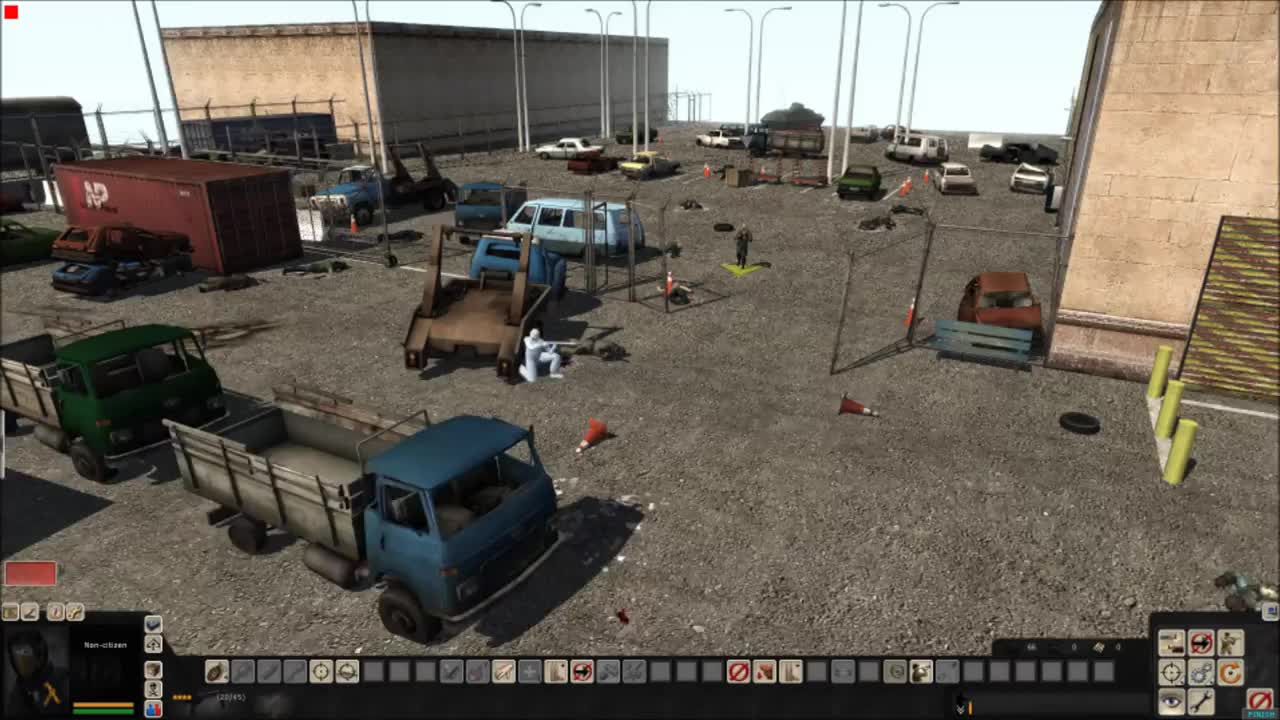Select the crosshair attack command icon
The width and height of the screenshot is (1280, 720).
[x=1171, y=672]
